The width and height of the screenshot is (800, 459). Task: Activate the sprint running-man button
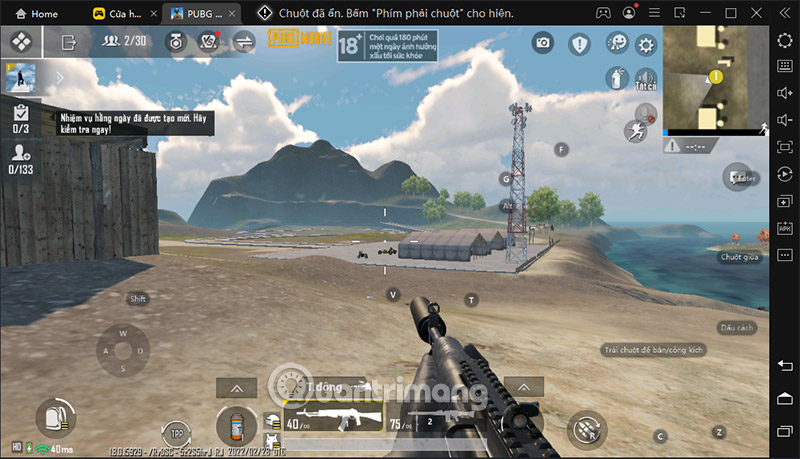tap(634, 131)
